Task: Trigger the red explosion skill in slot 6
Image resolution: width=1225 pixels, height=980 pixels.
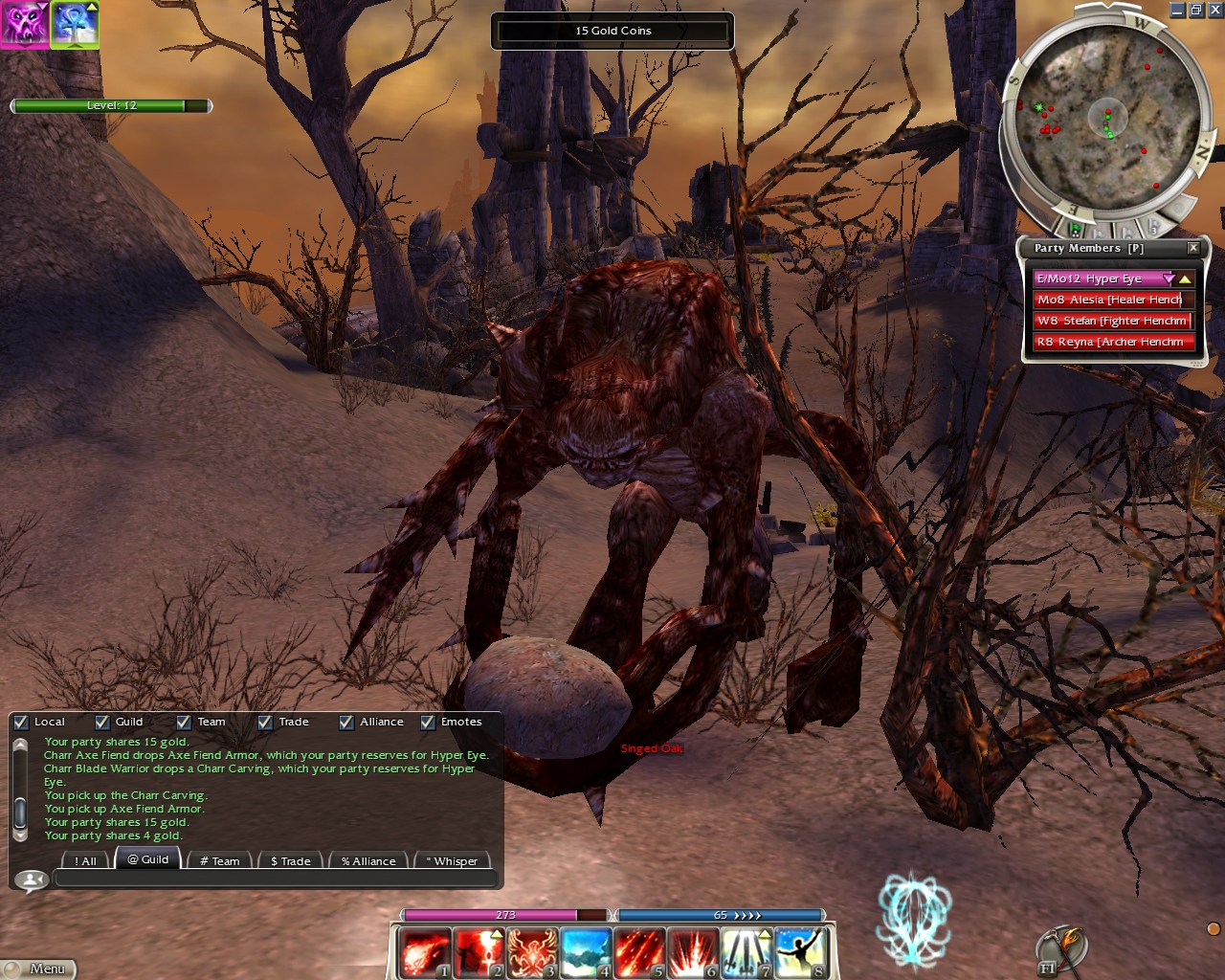Action: (x=692, y=952)
